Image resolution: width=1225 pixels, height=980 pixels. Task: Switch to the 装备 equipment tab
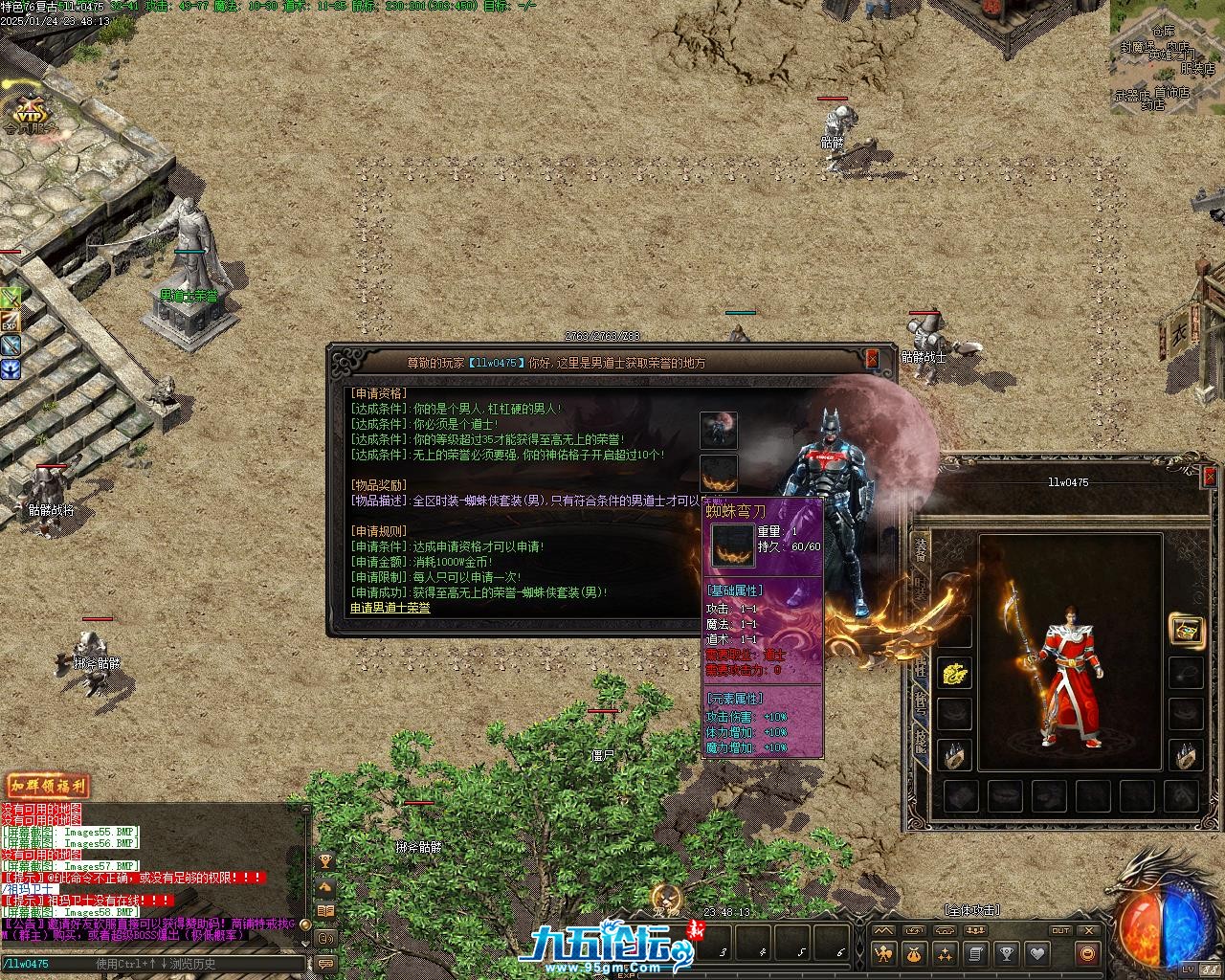click(921, 549)
